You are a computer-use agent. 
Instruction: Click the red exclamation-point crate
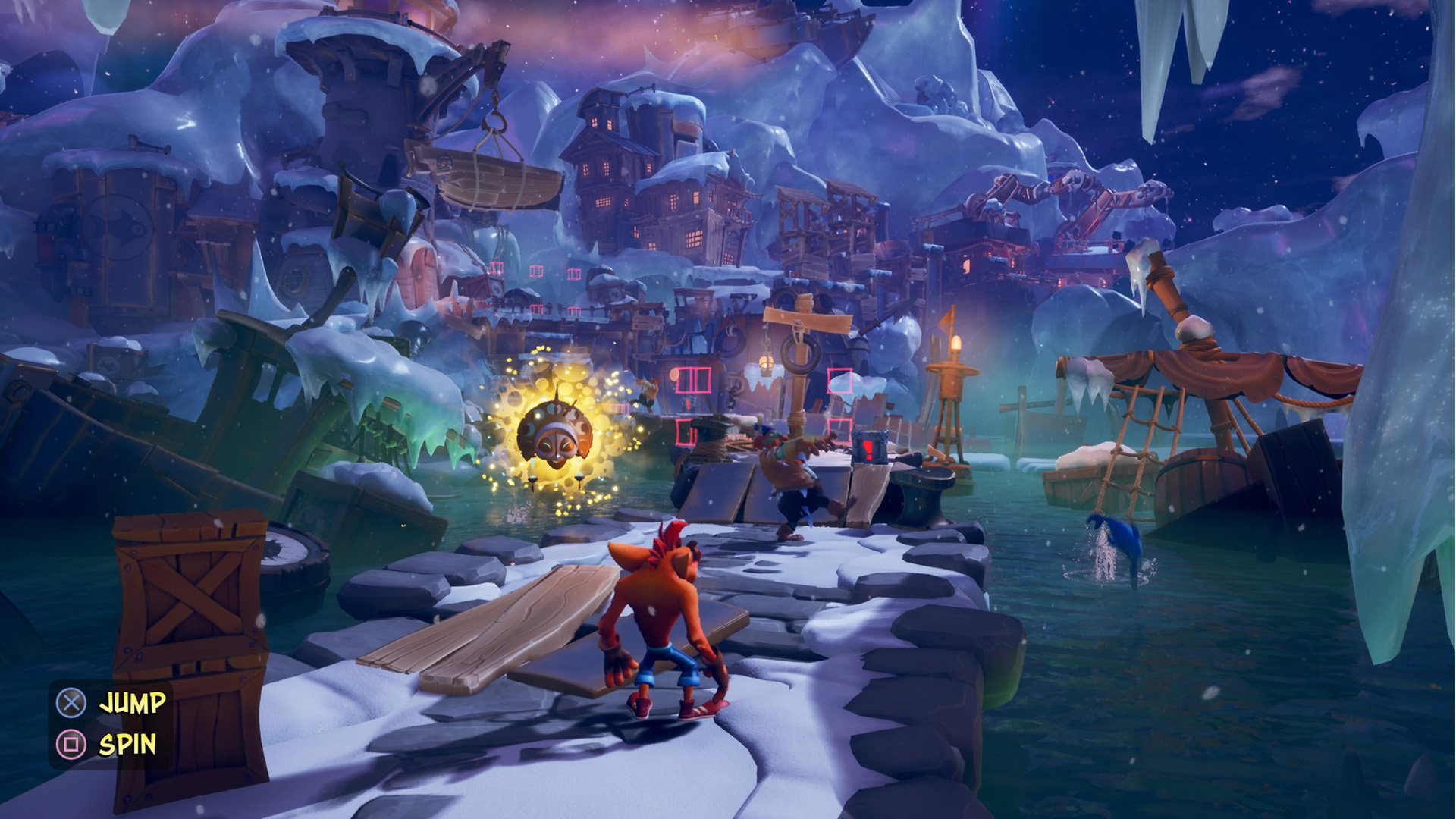pos(869,449)
